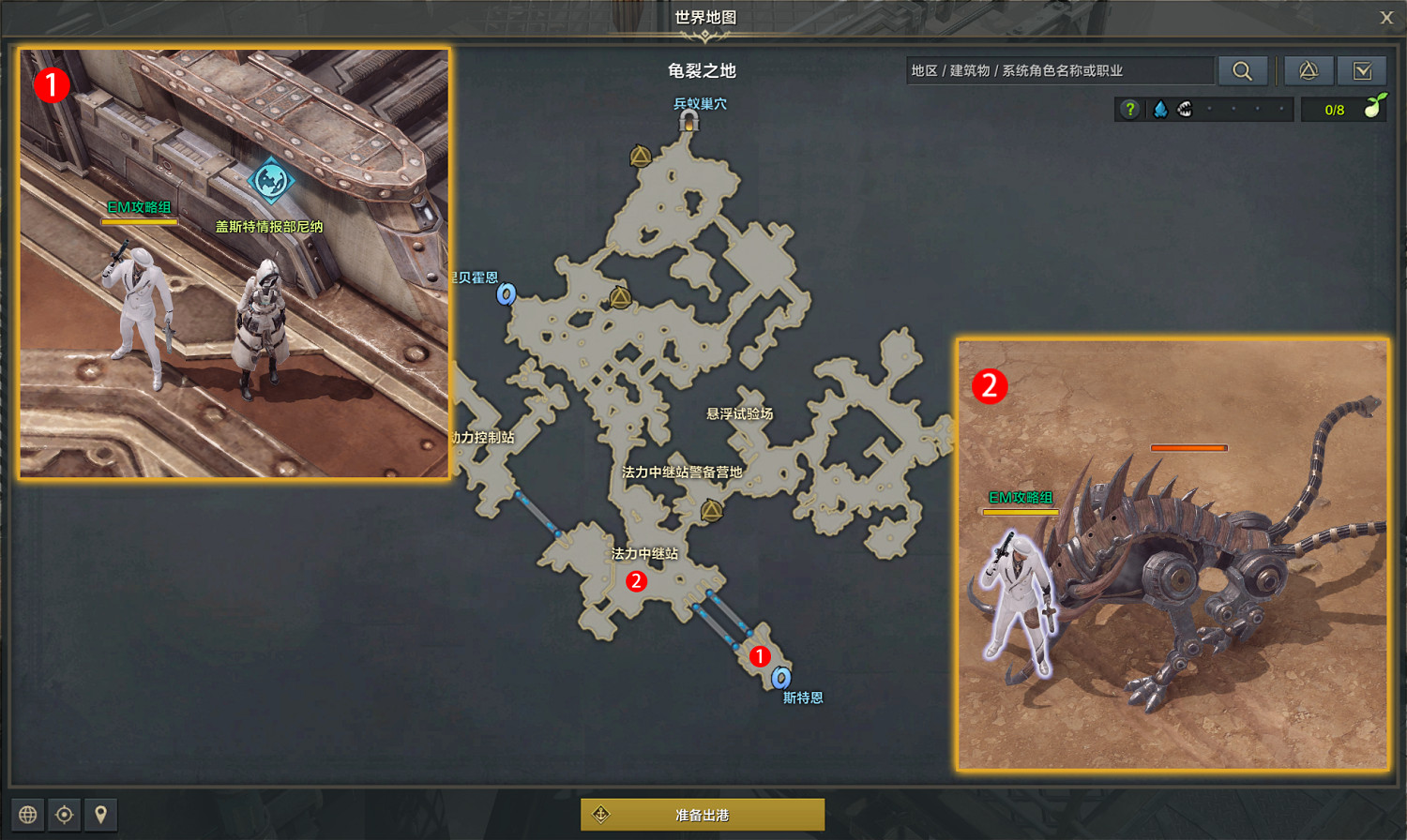Viewport: 1407px width, 840px height.
Task: Toggle the question mark hidden-quest filter
Action: coord(1130,109)
